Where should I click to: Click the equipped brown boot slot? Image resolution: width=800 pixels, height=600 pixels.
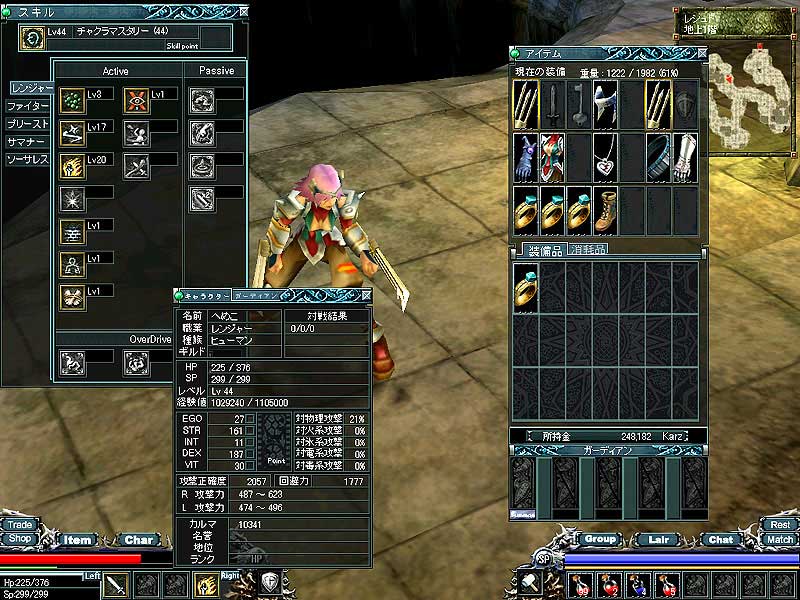click(x=606, y=206)
